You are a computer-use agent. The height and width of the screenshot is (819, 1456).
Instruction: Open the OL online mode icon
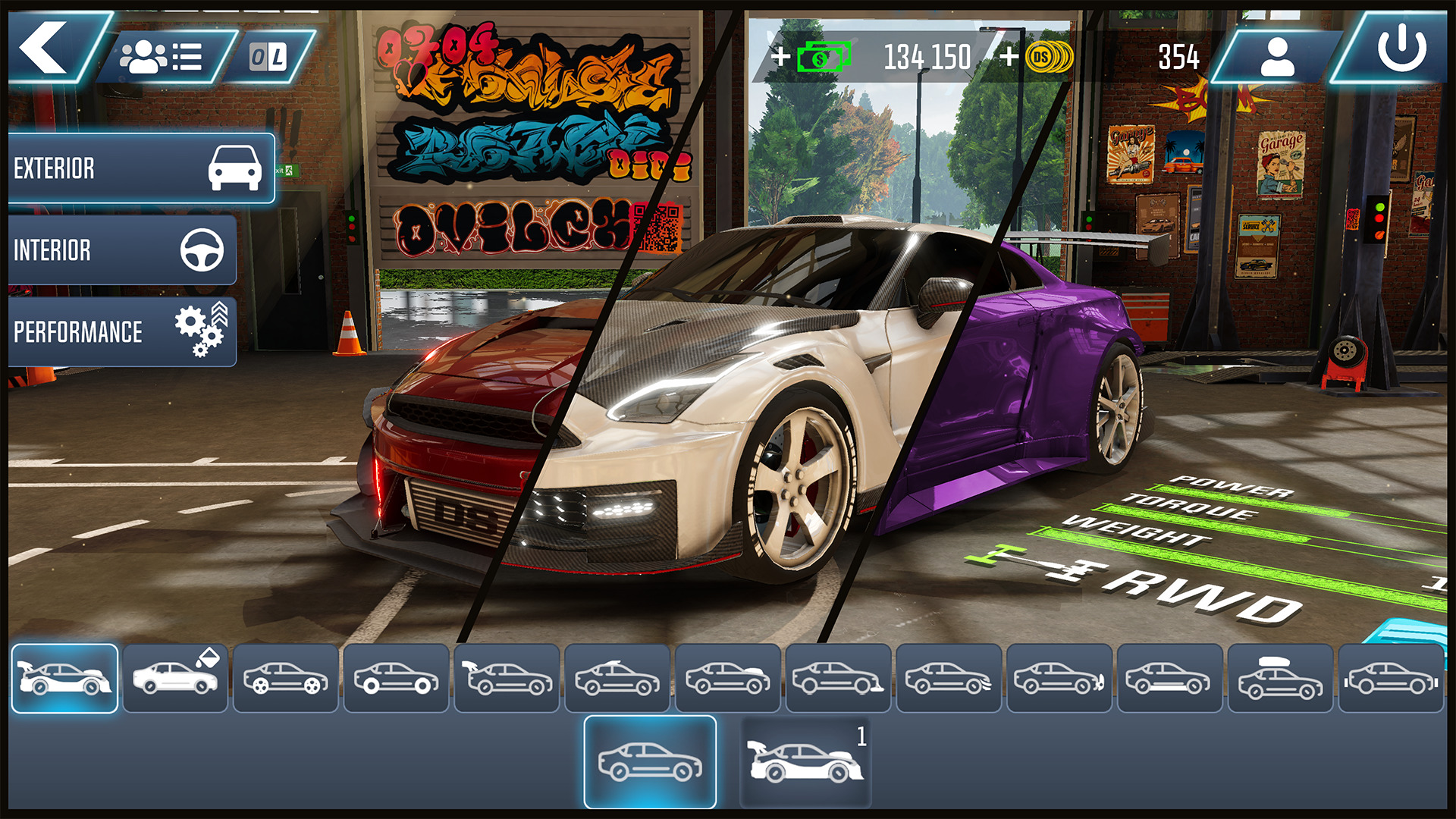tap(265, 55)
